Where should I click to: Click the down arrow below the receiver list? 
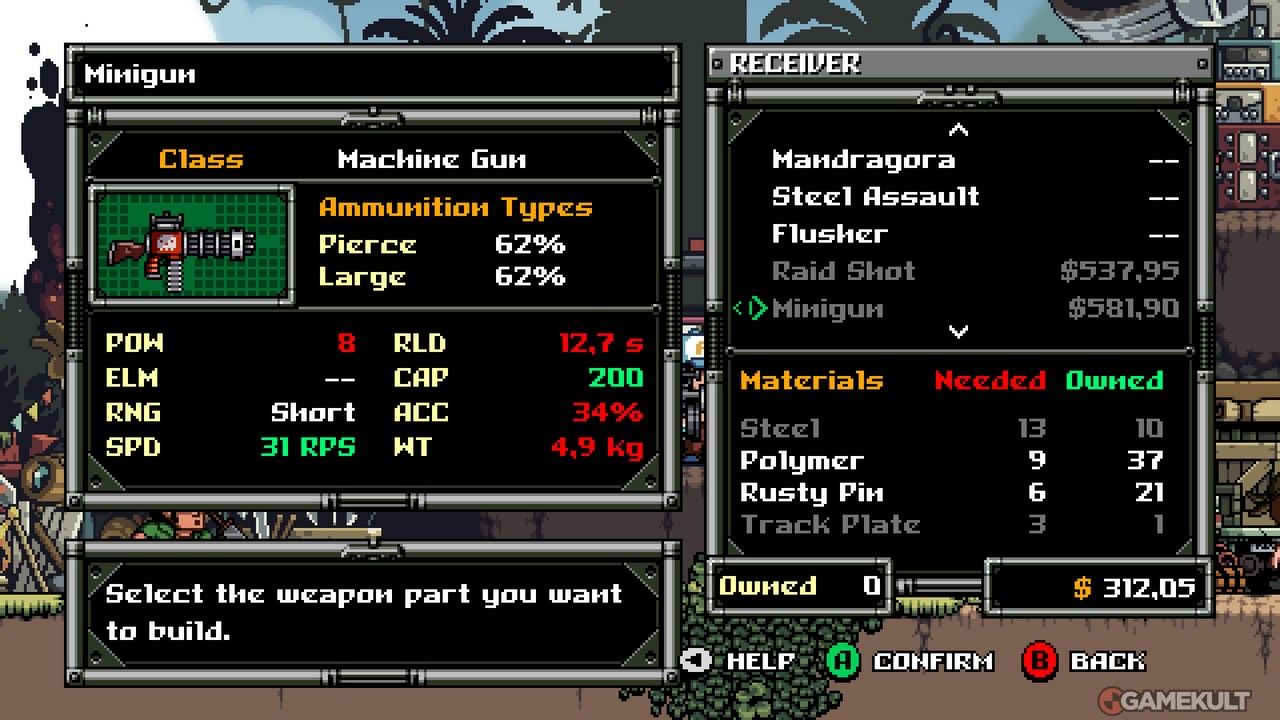coord(958,332)
